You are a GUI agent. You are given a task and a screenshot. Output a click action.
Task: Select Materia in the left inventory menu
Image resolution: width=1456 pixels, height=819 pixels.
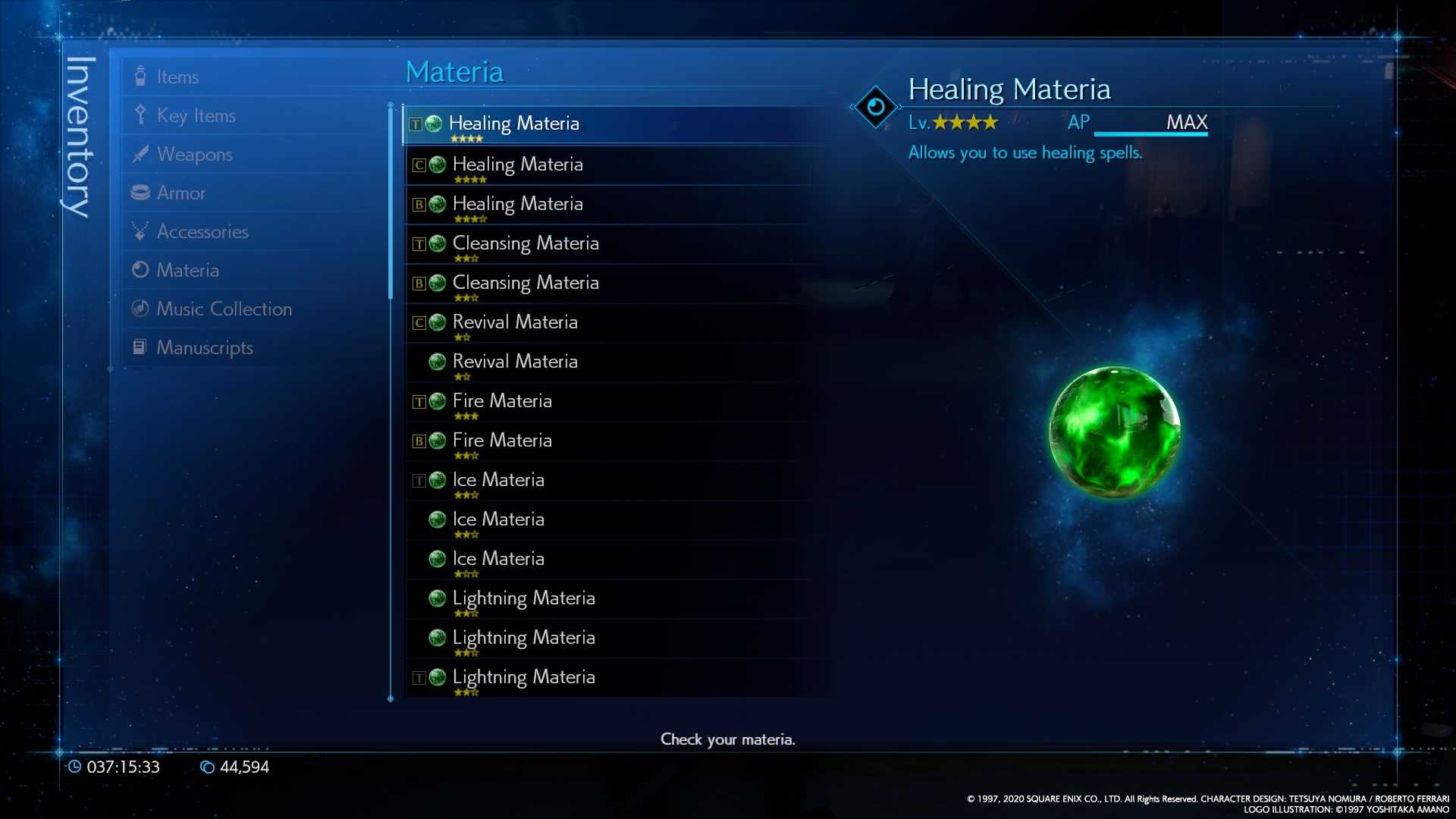(x=187, y=270)
